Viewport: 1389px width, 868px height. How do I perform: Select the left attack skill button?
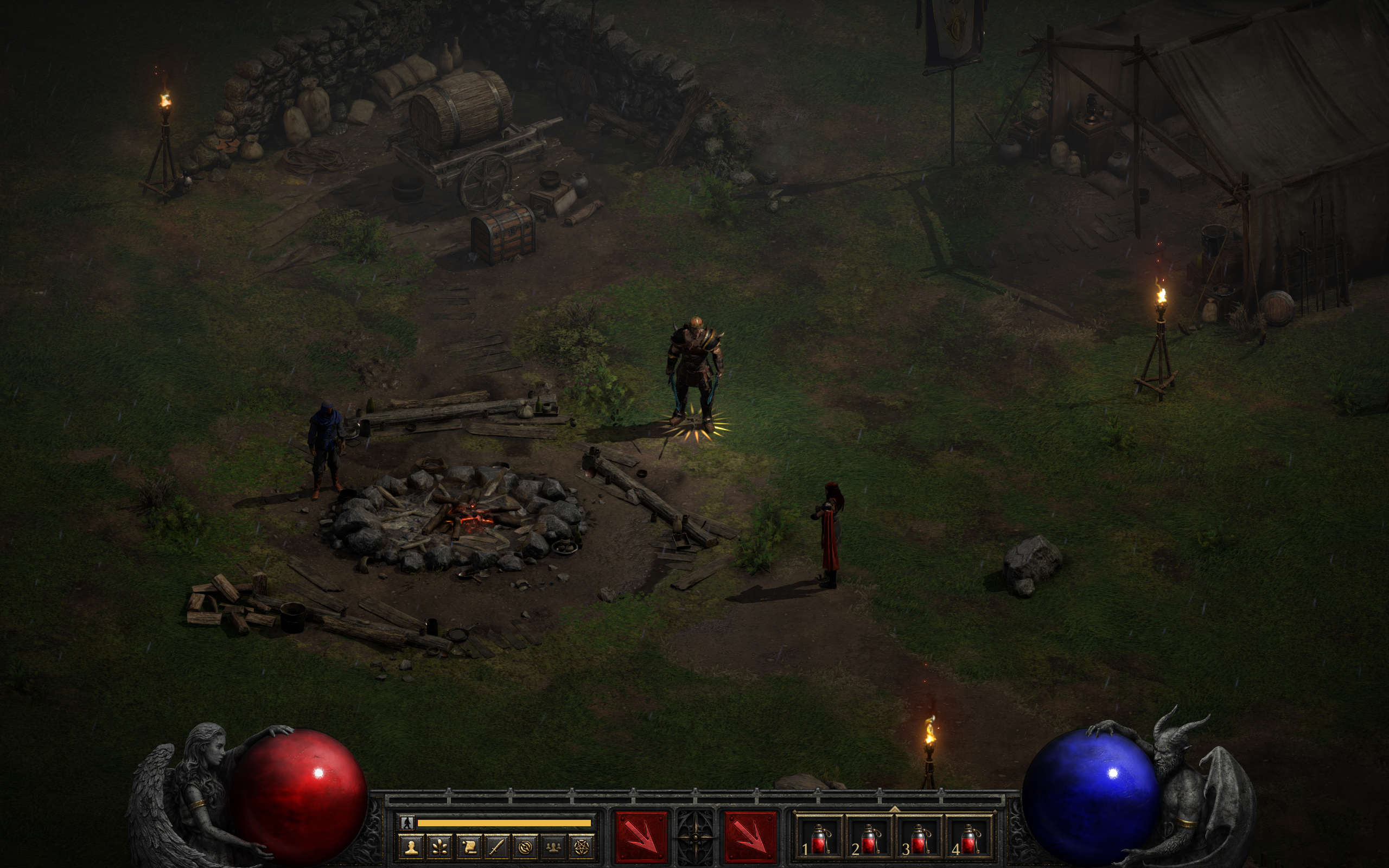641,838
